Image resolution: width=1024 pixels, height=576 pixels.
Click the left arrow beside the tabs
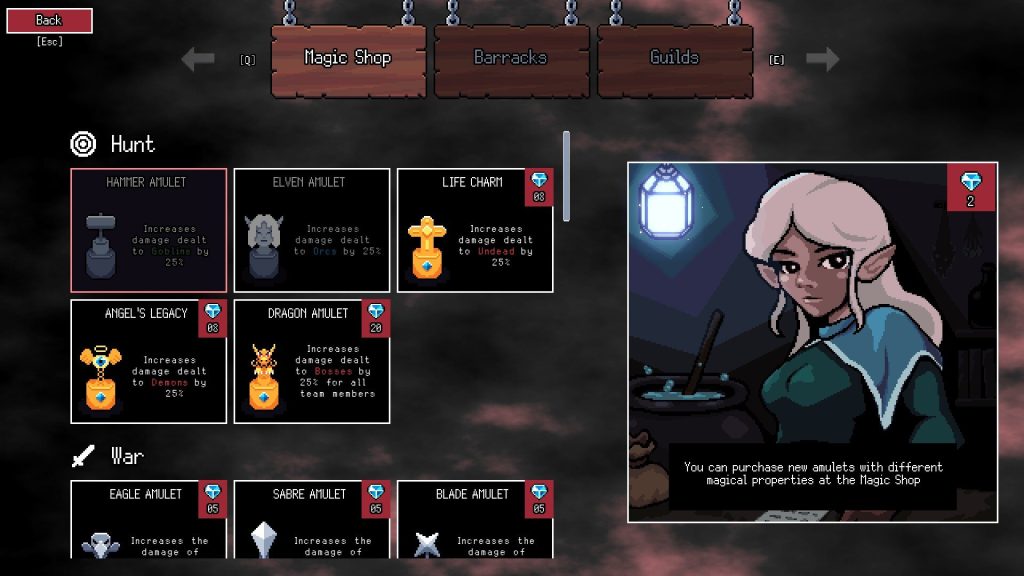pyautogui.click(x=198, y=59)
